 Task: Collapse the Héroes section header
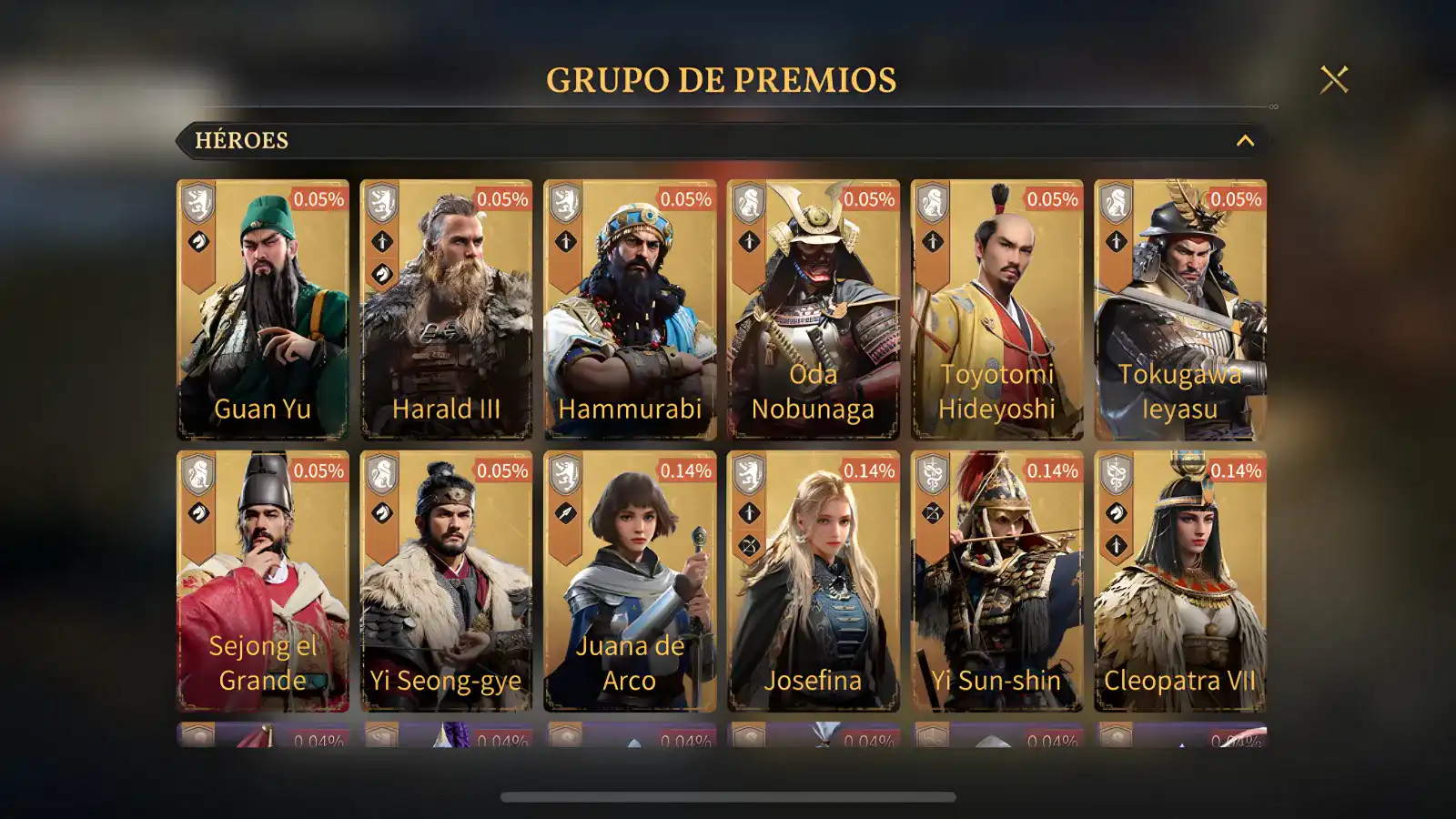[1244, 141]
